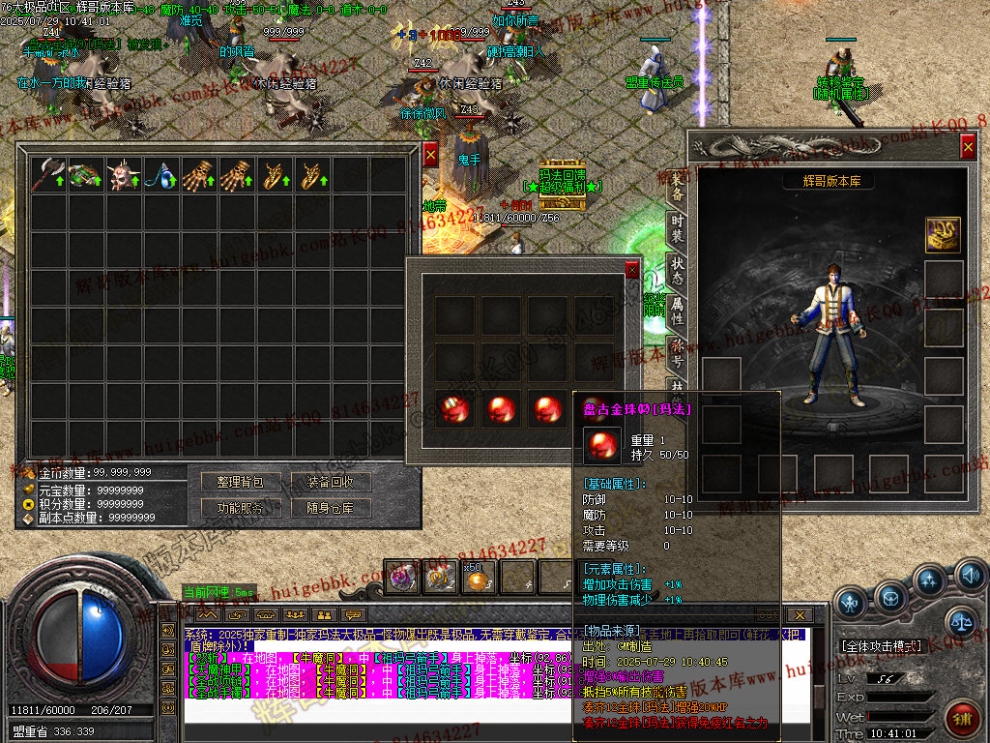Image resolution: width=990 pixels, height=743 pixels.
Task: Open the 随身仓库 portable warehouse
Action: coord(330,508)
